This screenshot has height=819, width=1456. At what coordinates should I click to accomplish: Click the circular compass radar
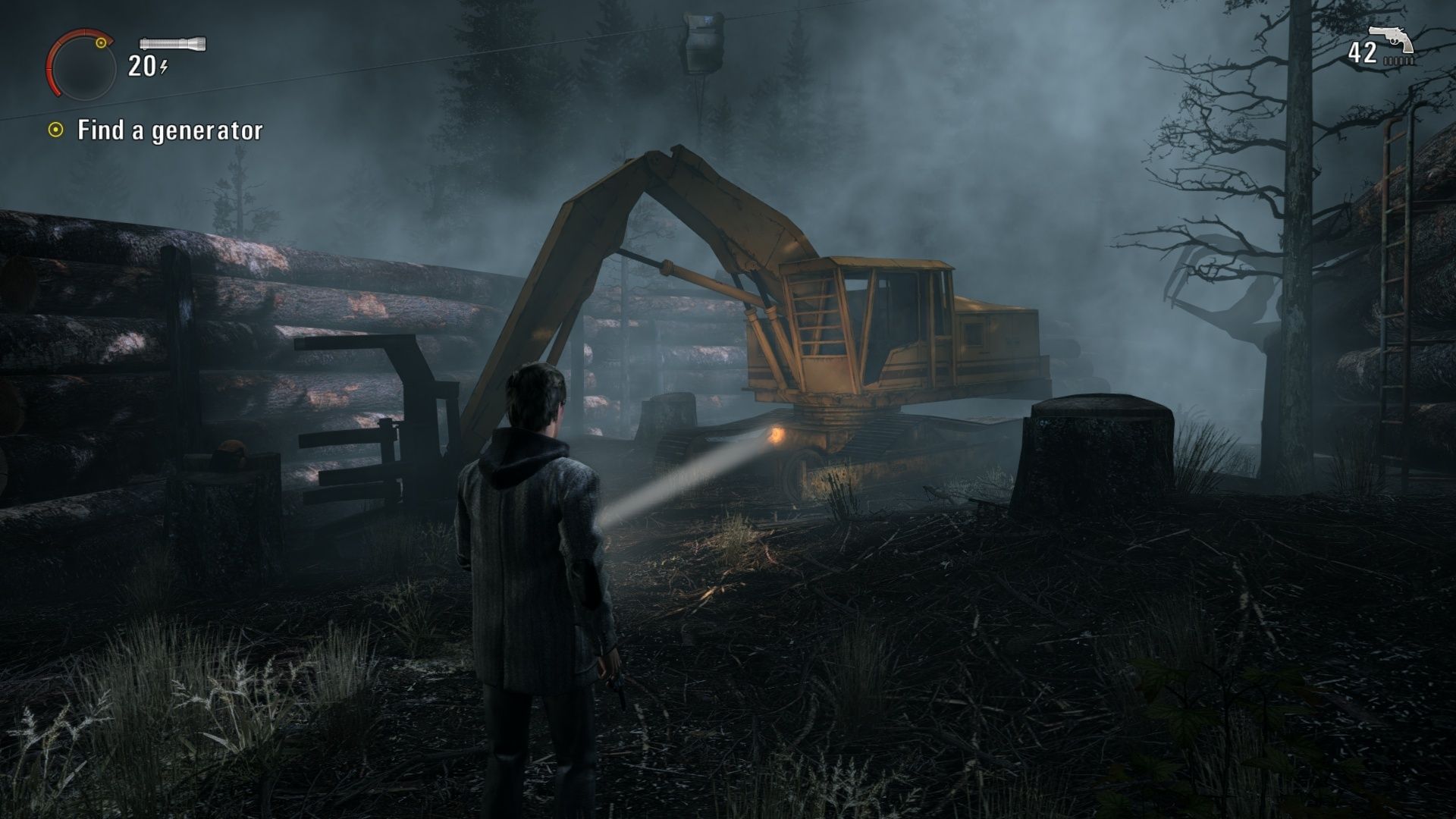(80, 65)
